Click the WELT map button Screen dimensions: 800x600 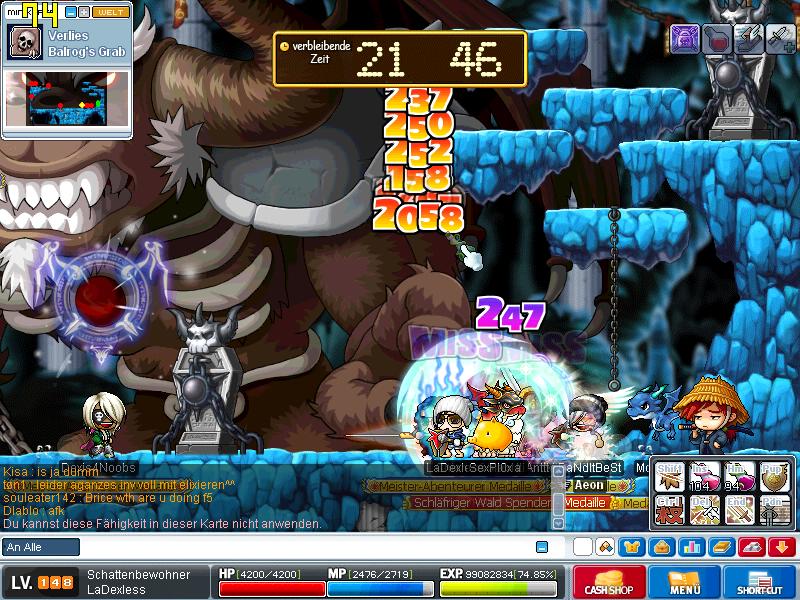click(x=111, y=12)
